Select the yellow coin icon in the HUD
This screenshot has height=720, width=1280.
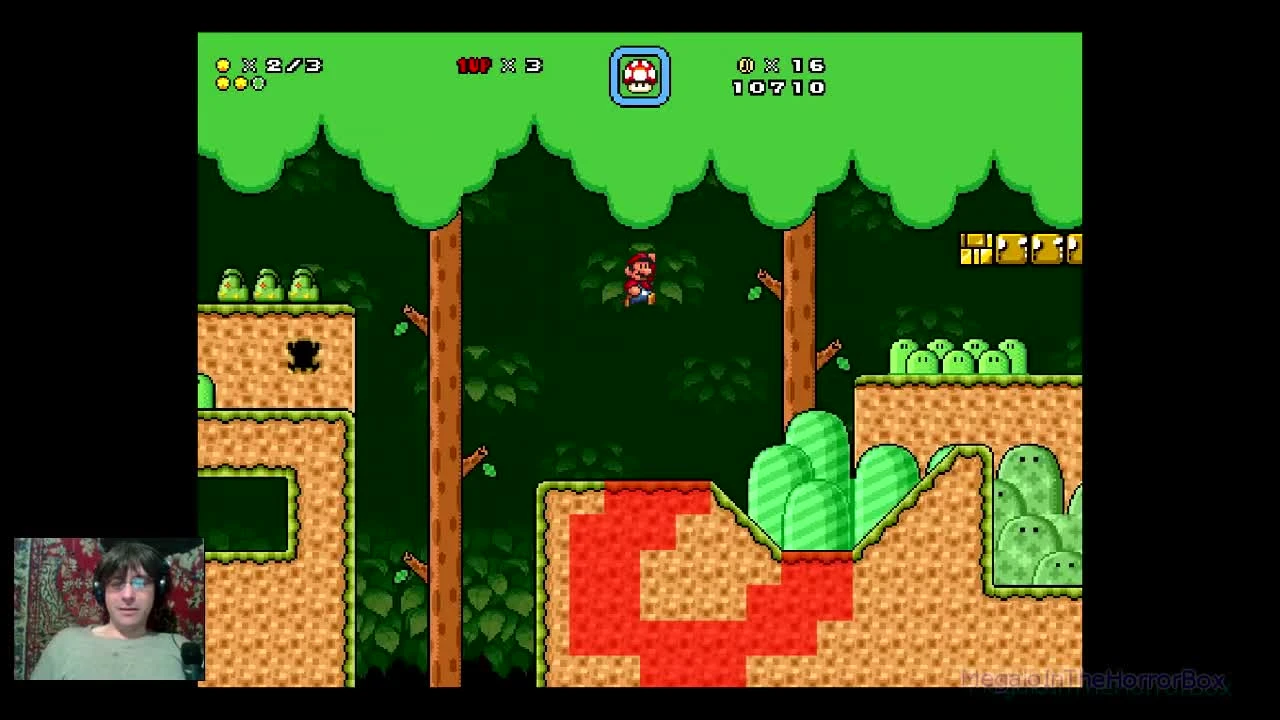pos(223,65)
